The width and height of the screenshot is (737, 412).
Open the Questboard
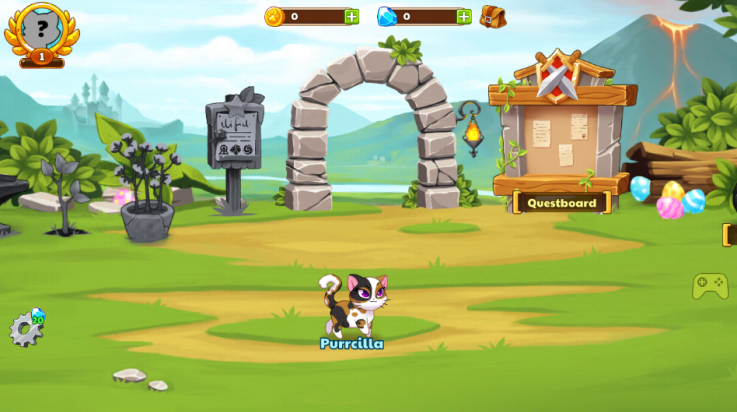[562, 203]
